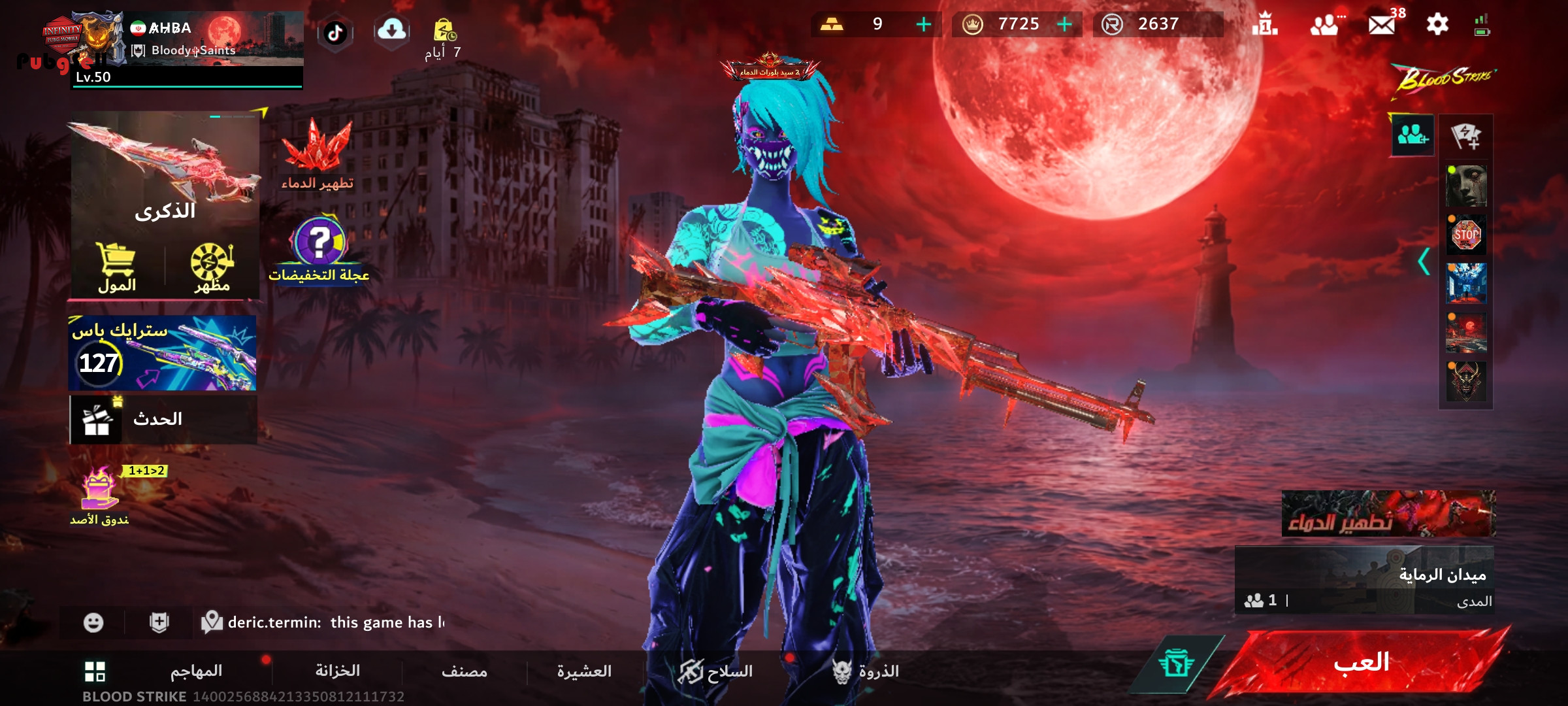
Task: Start a match with the red play button
Action: pyautogui.click(x=1362, y=663)
